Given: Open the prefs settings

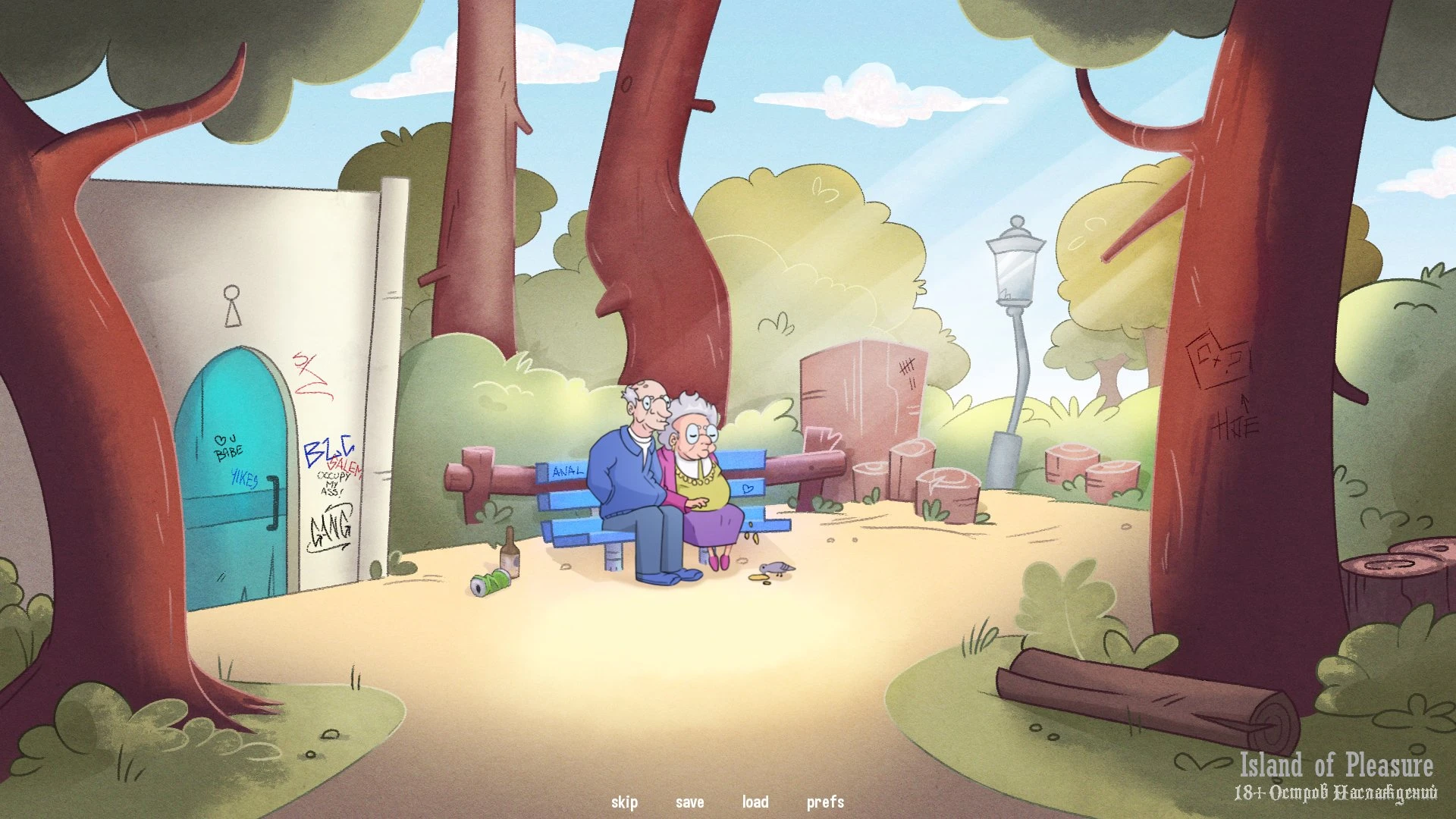Looking at the screenshot, I should click(825, 802).
